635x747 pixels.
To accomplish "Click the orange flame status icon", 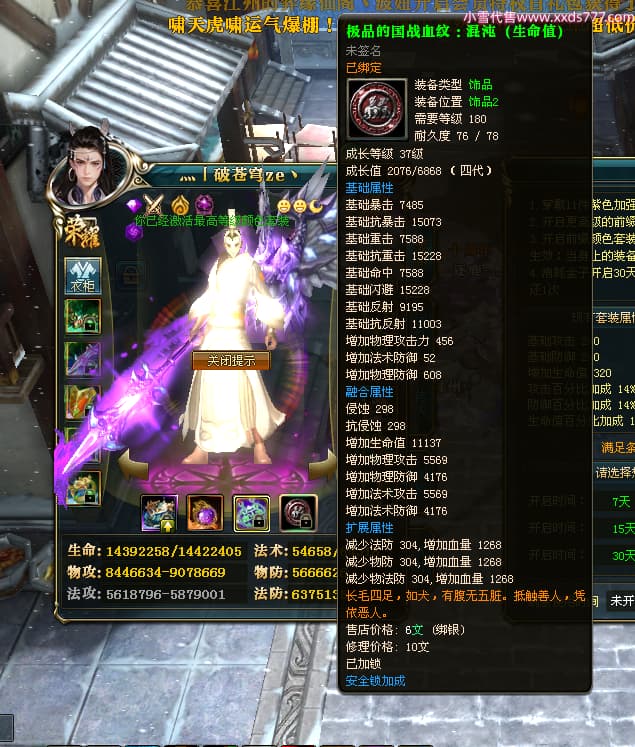I will point(179,205).
